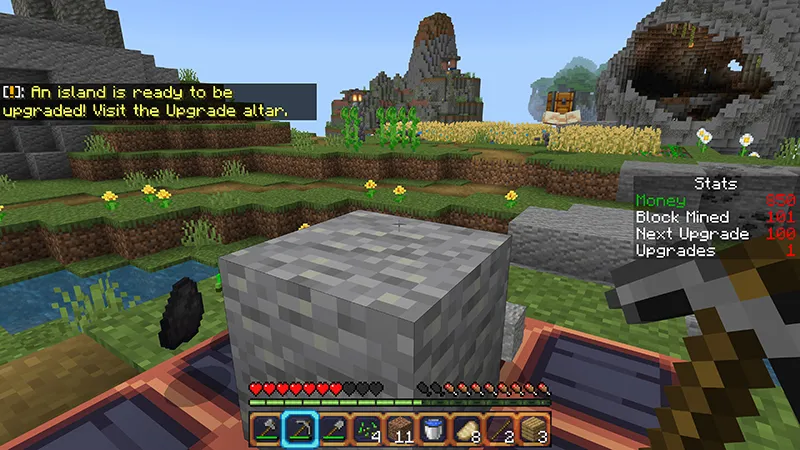The height and width of the screenshot is (450, 800).
Task: Choose the wheat stack of eight
Action: point(468,430)
